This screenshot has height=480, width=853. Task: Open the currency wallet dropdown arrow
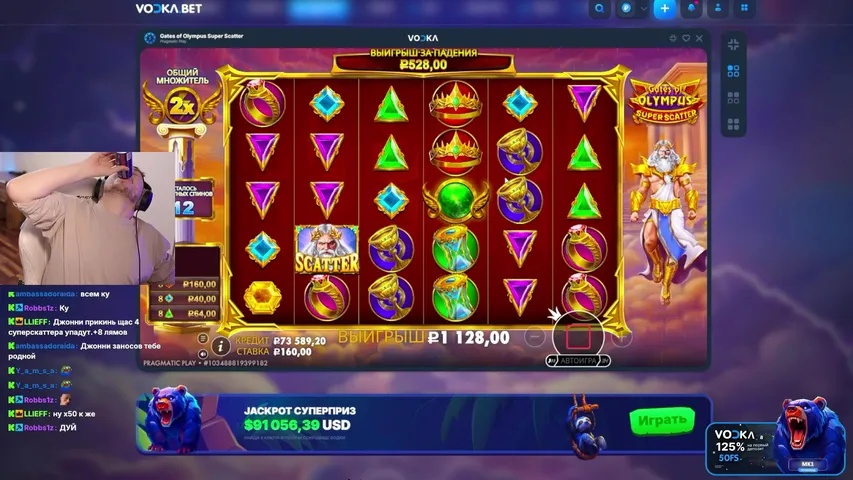(x=641, y=9)
